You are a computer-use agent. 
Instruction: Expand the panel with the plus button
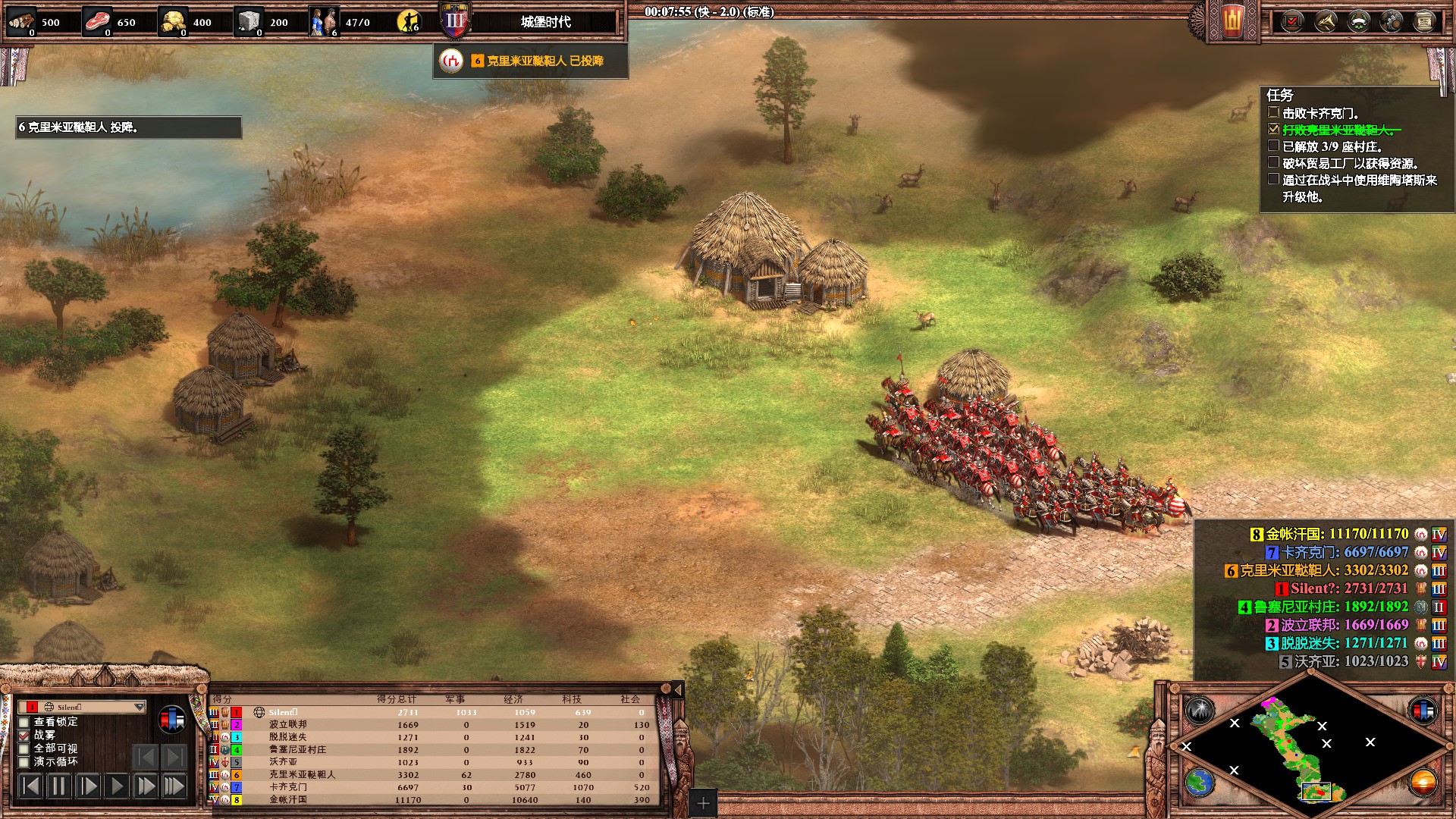click(703, 803)
